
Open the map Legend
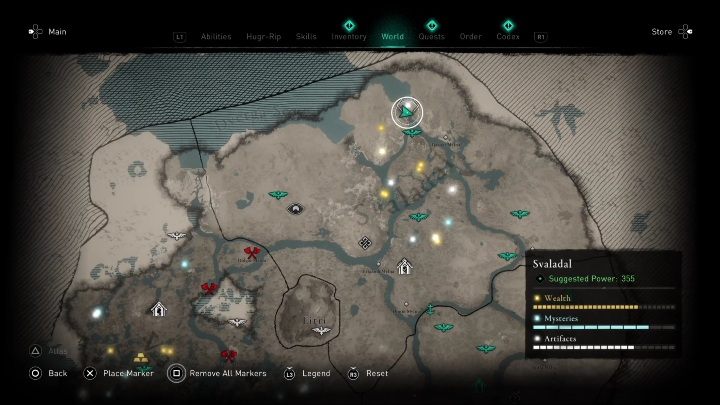(x=308, y=373)
